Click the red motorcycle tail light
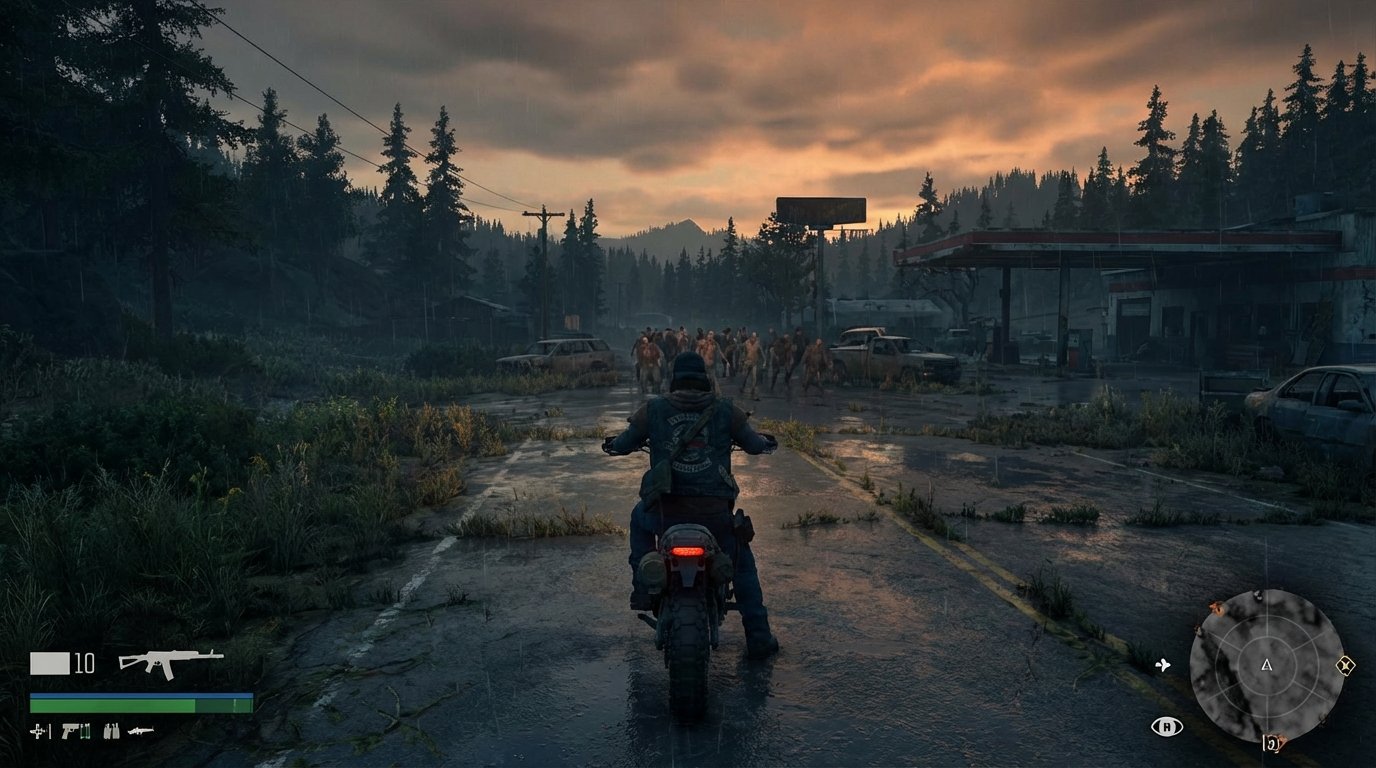1376x768 pixels. [690, 553]
